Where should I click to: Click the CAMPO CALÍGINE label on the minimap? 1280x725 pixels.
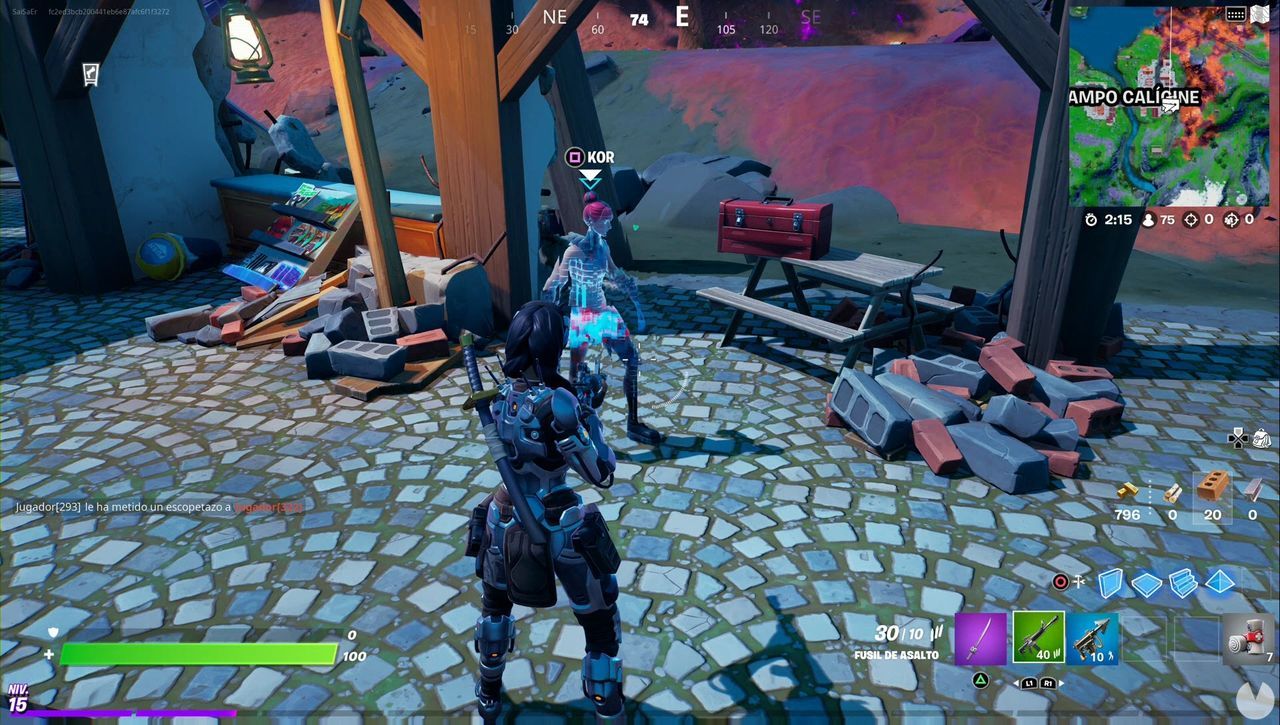pos(1133,96)
